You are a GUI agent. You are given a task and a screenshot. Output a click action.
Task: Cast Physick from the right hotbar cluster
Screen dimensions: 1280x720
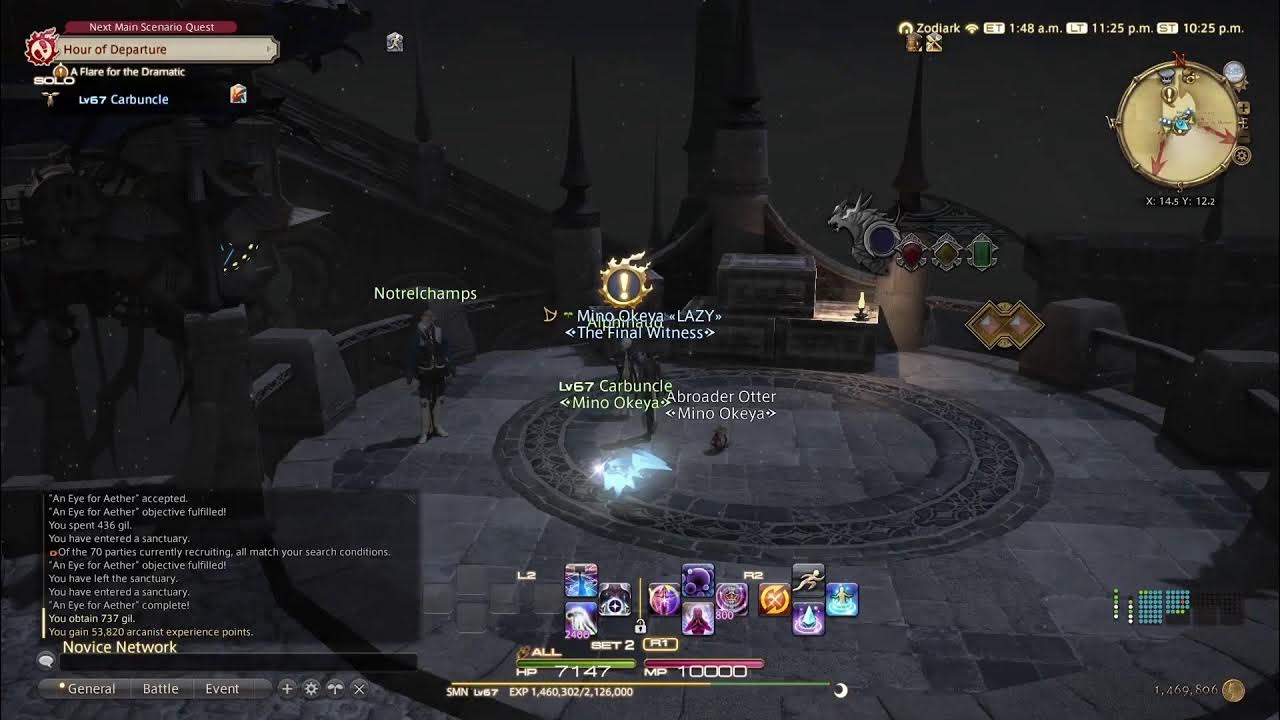click(841, 598)
